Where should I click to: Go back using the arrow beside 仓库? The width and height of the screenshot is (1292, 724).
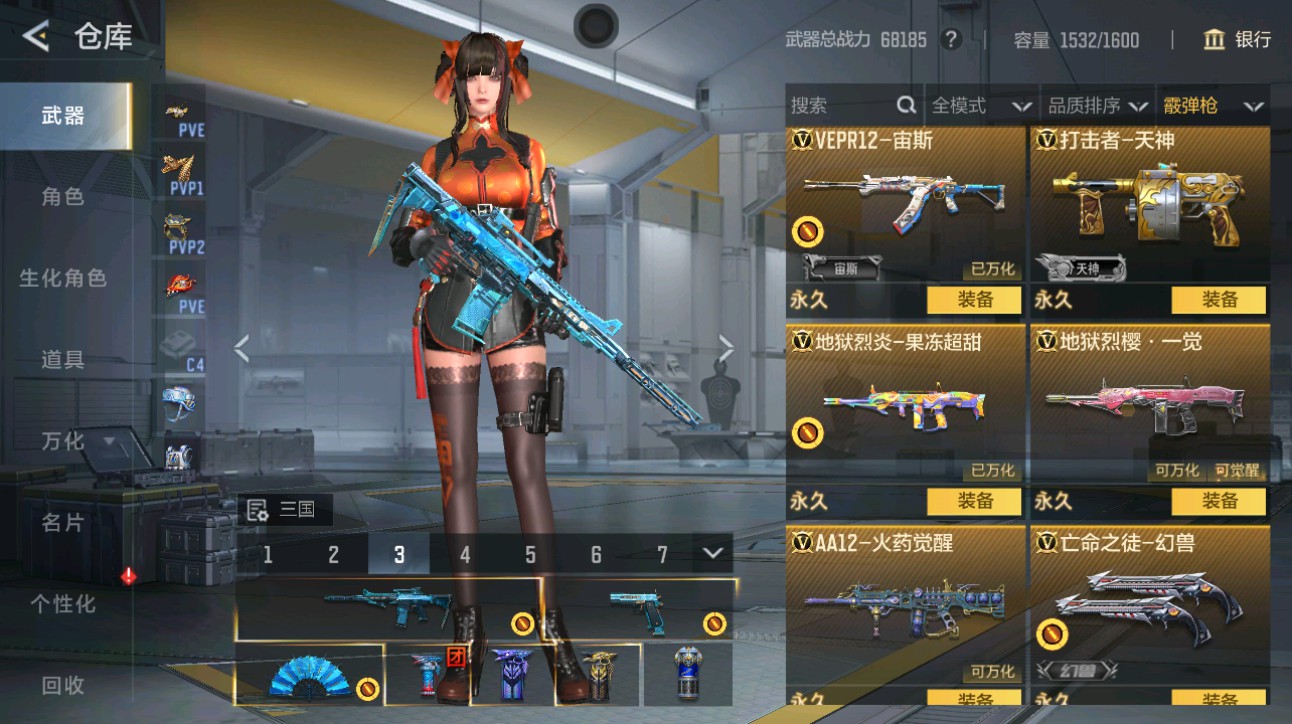(36, 38)
